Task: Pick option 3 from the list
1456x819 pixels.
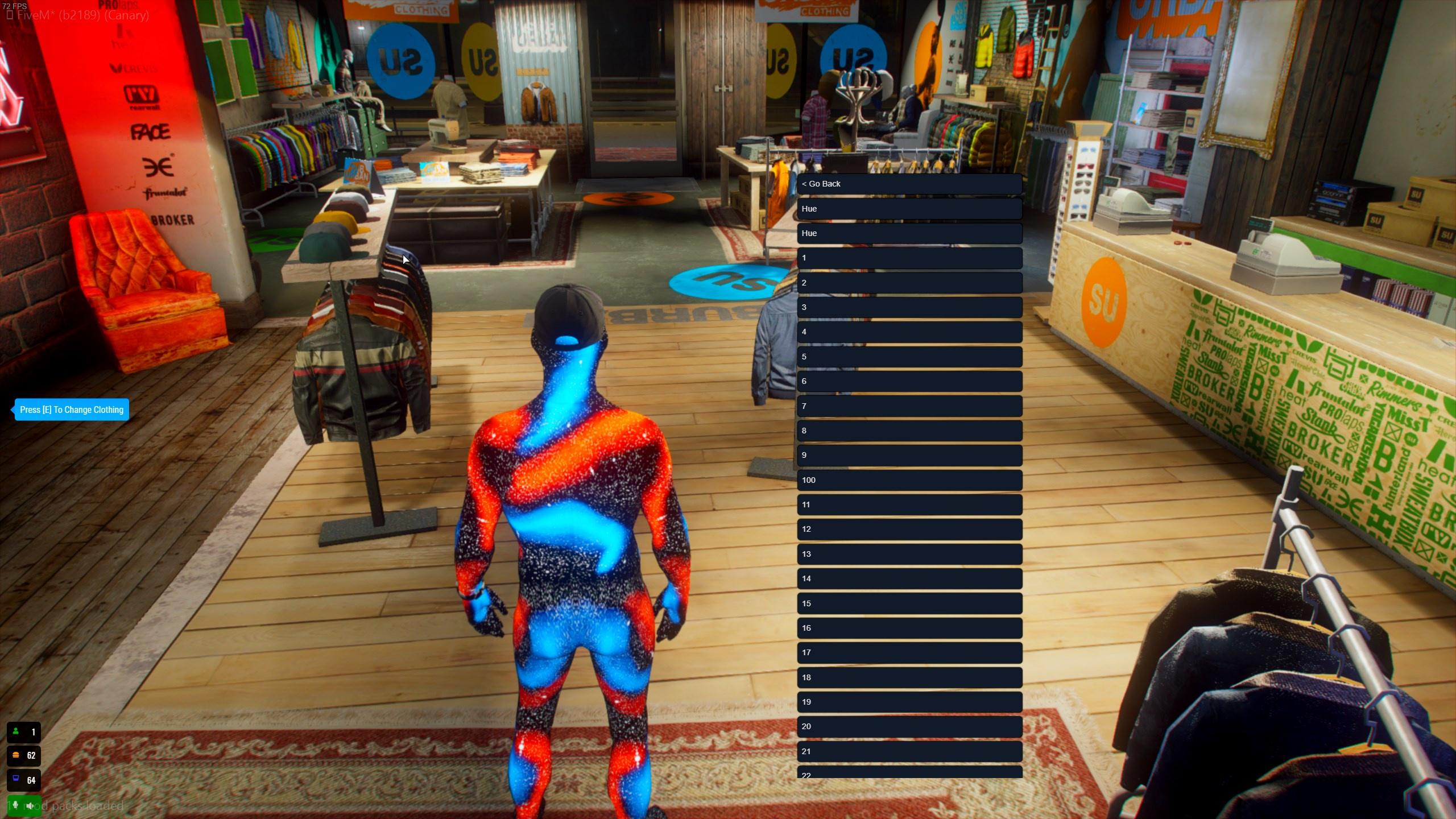Action: coord(909,307)
